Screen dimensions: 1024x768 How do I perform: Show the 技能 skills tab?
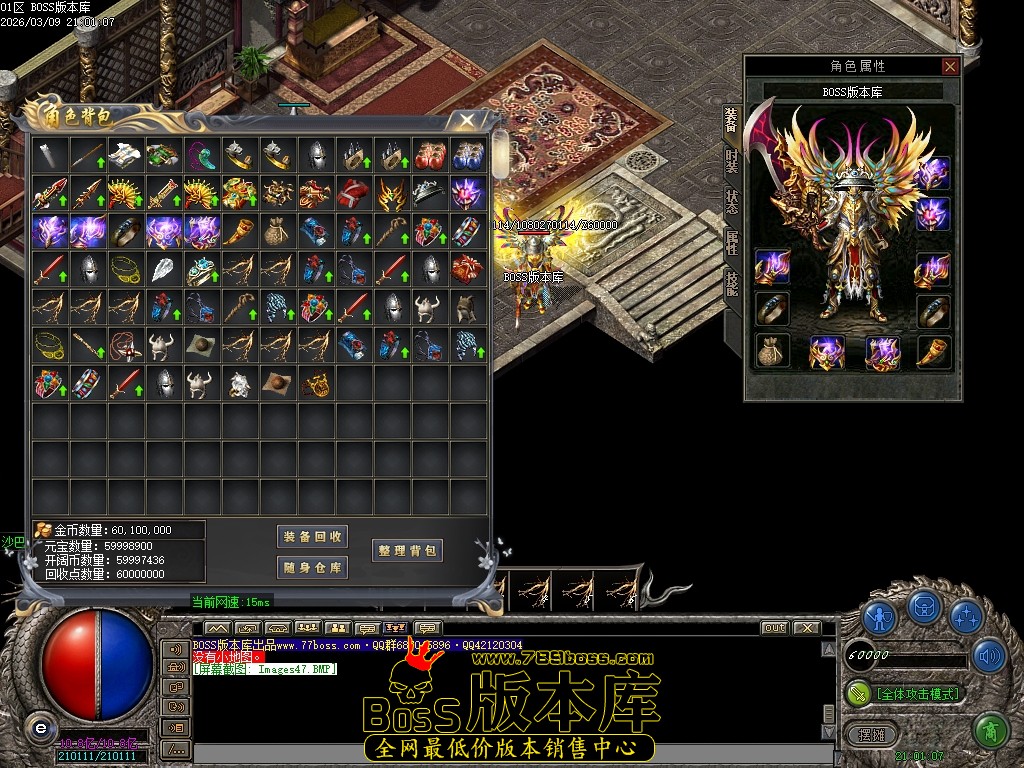coord(731,282)
